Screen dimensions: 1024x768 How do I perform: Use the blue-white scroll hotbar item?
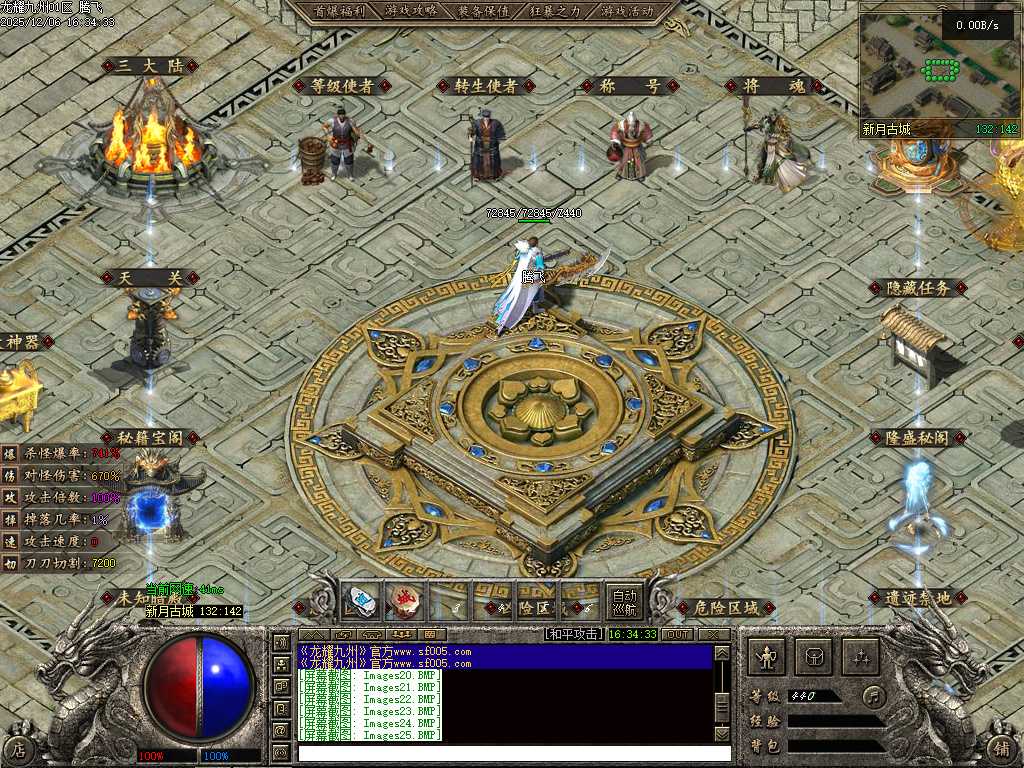tap(360, 601)
